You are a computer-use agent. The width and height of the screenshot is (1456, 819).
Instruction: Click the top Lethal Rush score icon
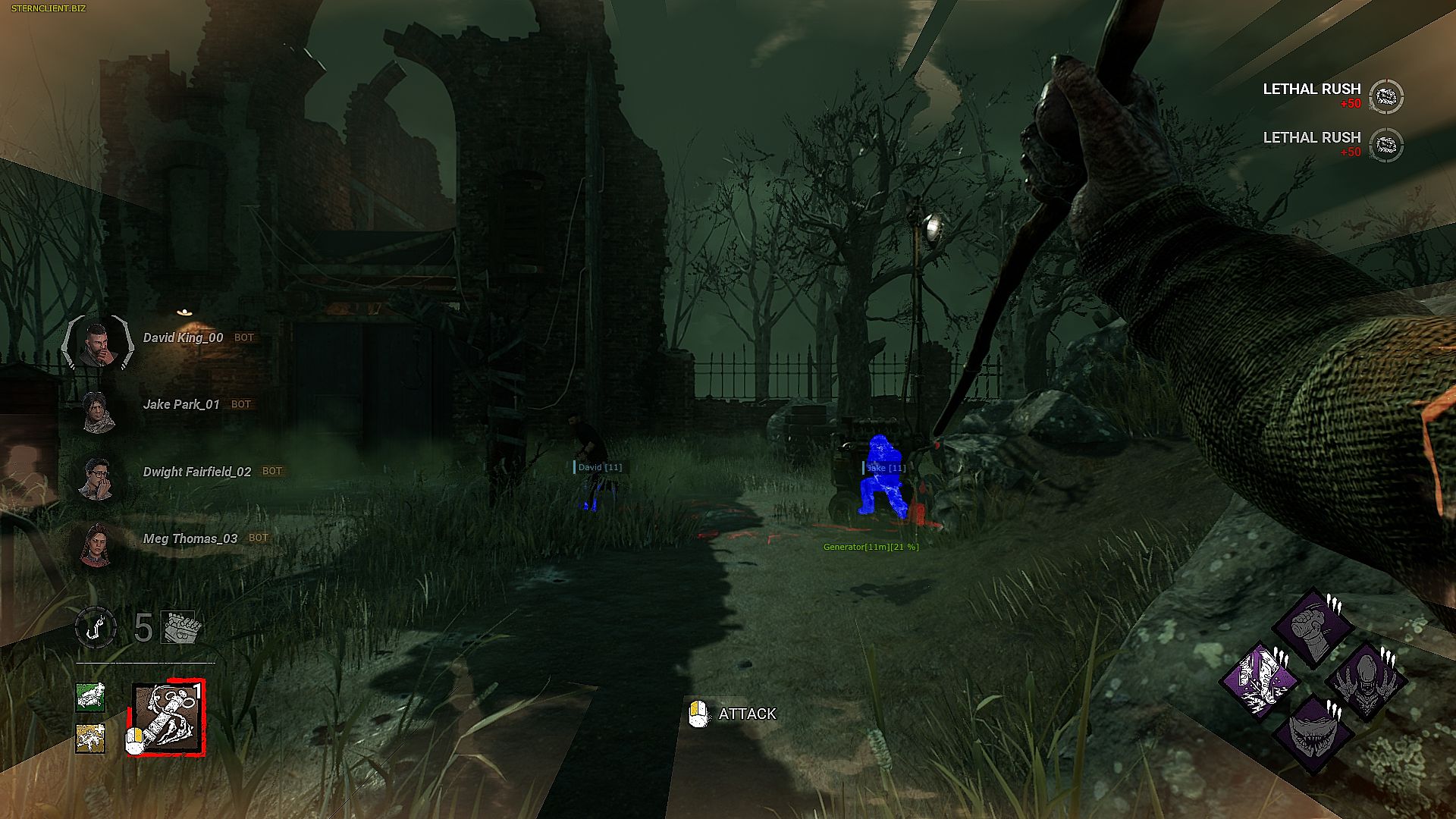click(x=1387, y=96)
